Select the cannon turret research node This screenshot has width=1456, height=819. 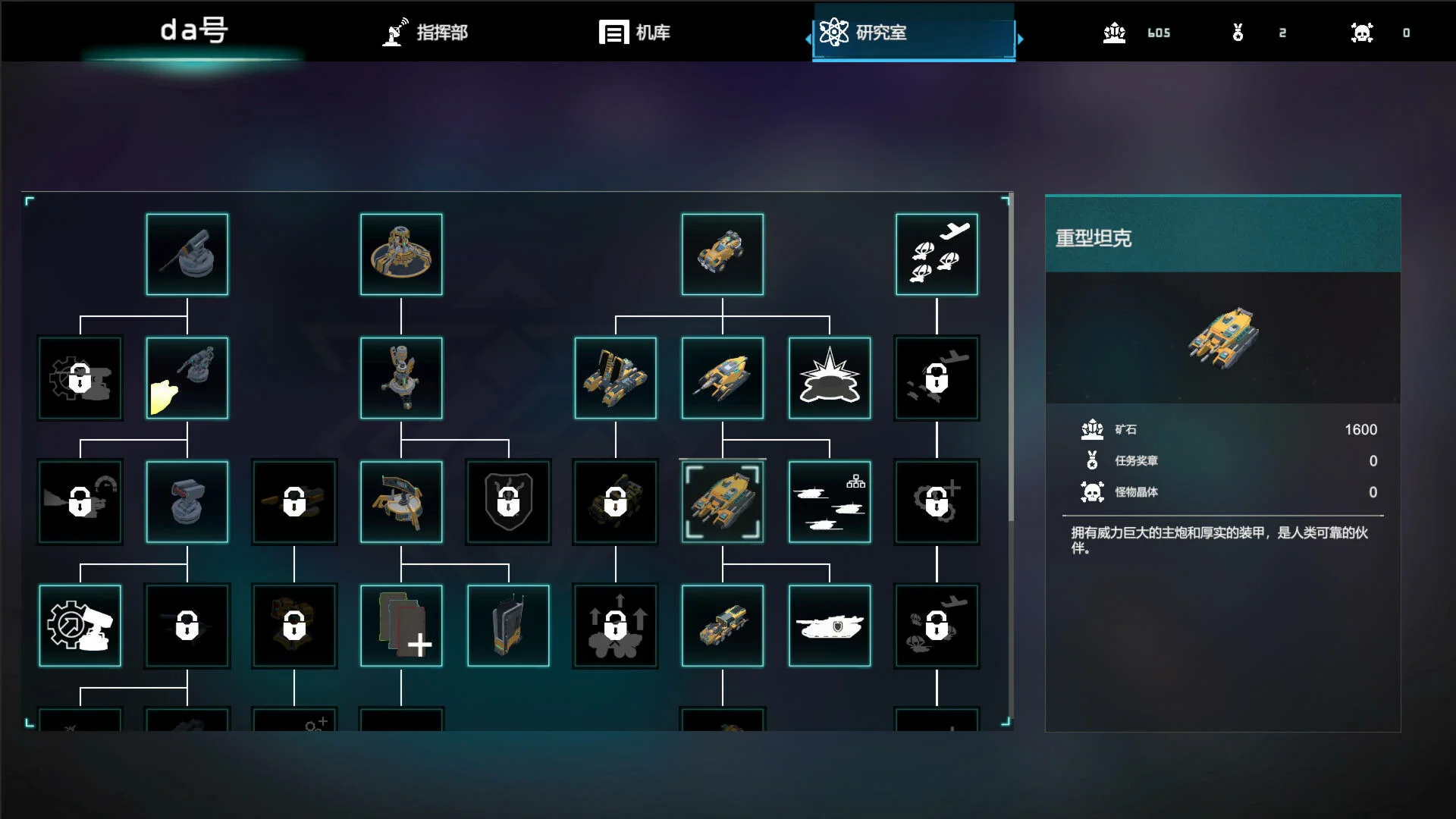pos(187,255)
